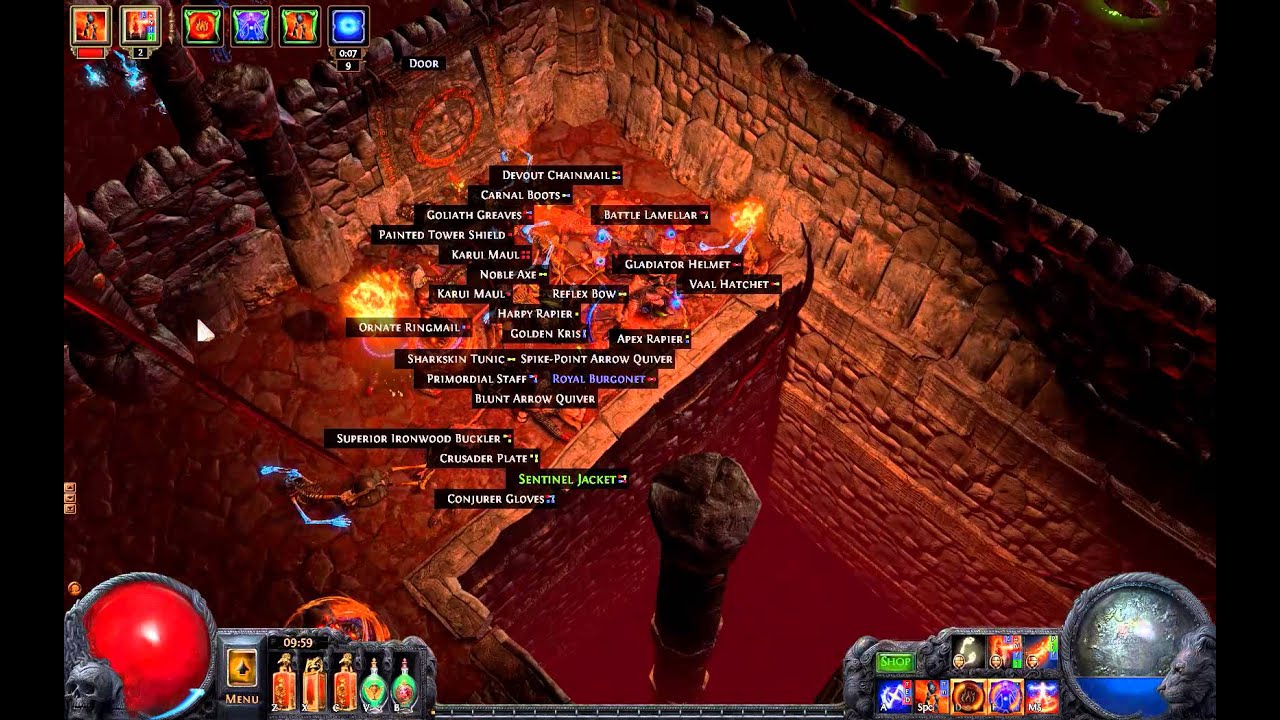Pick up the Spike-Point Arrow Quiver label
The width and height of the screenshot is (1280, 720).
596,359
